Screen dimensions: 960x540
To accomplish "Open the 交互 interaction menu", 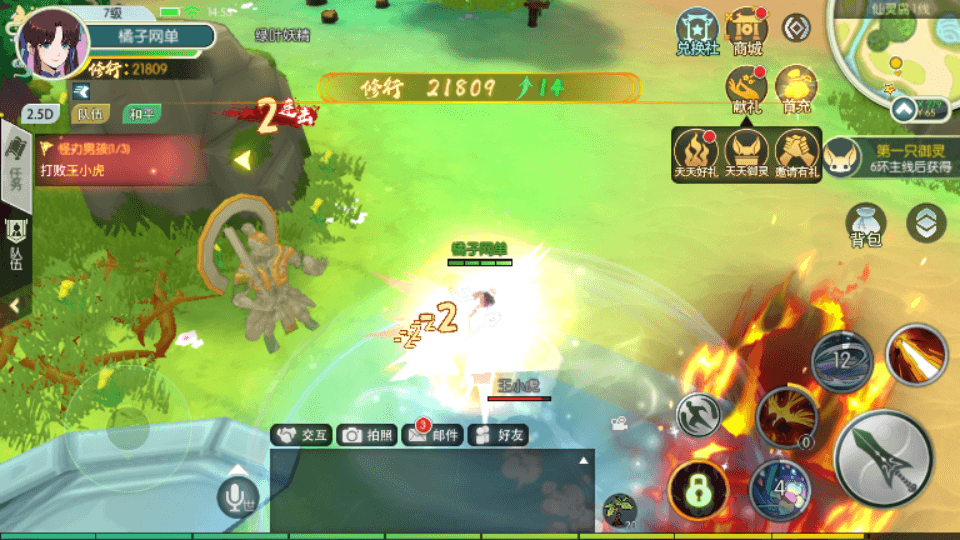I will 302,435.
